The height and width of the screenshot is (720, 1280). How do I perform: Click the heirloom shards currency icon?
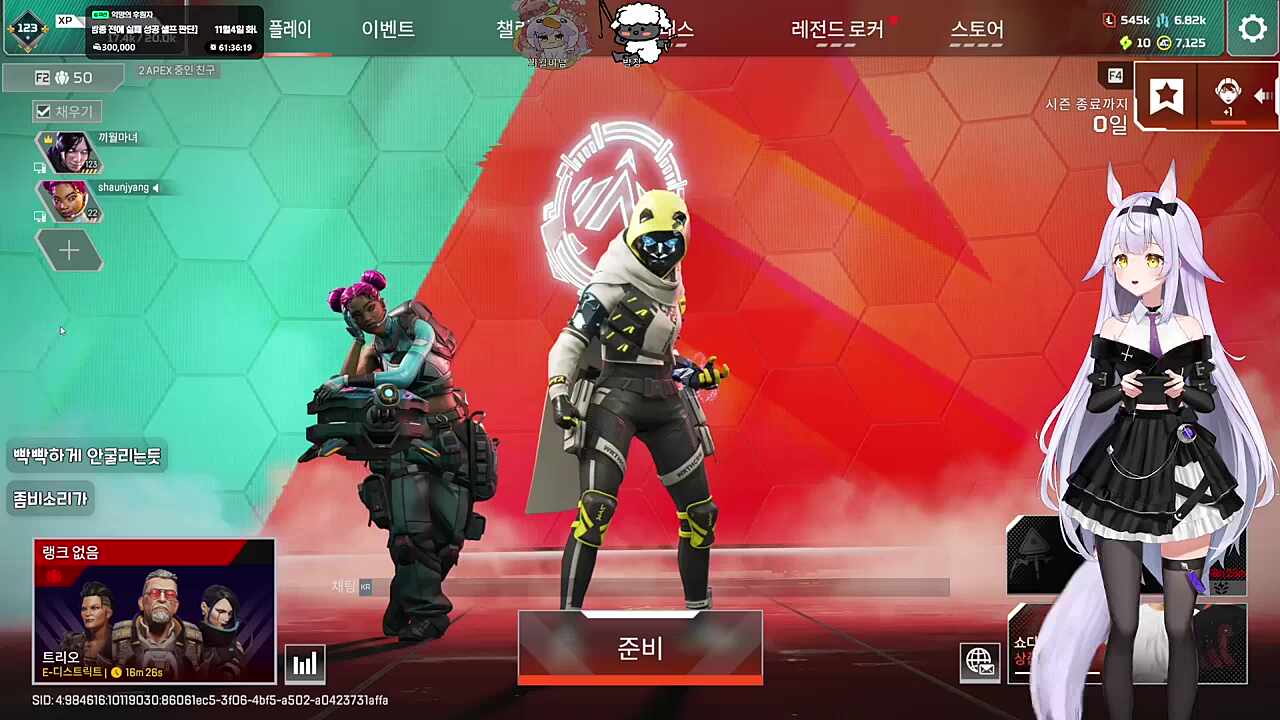(1124, 43)
